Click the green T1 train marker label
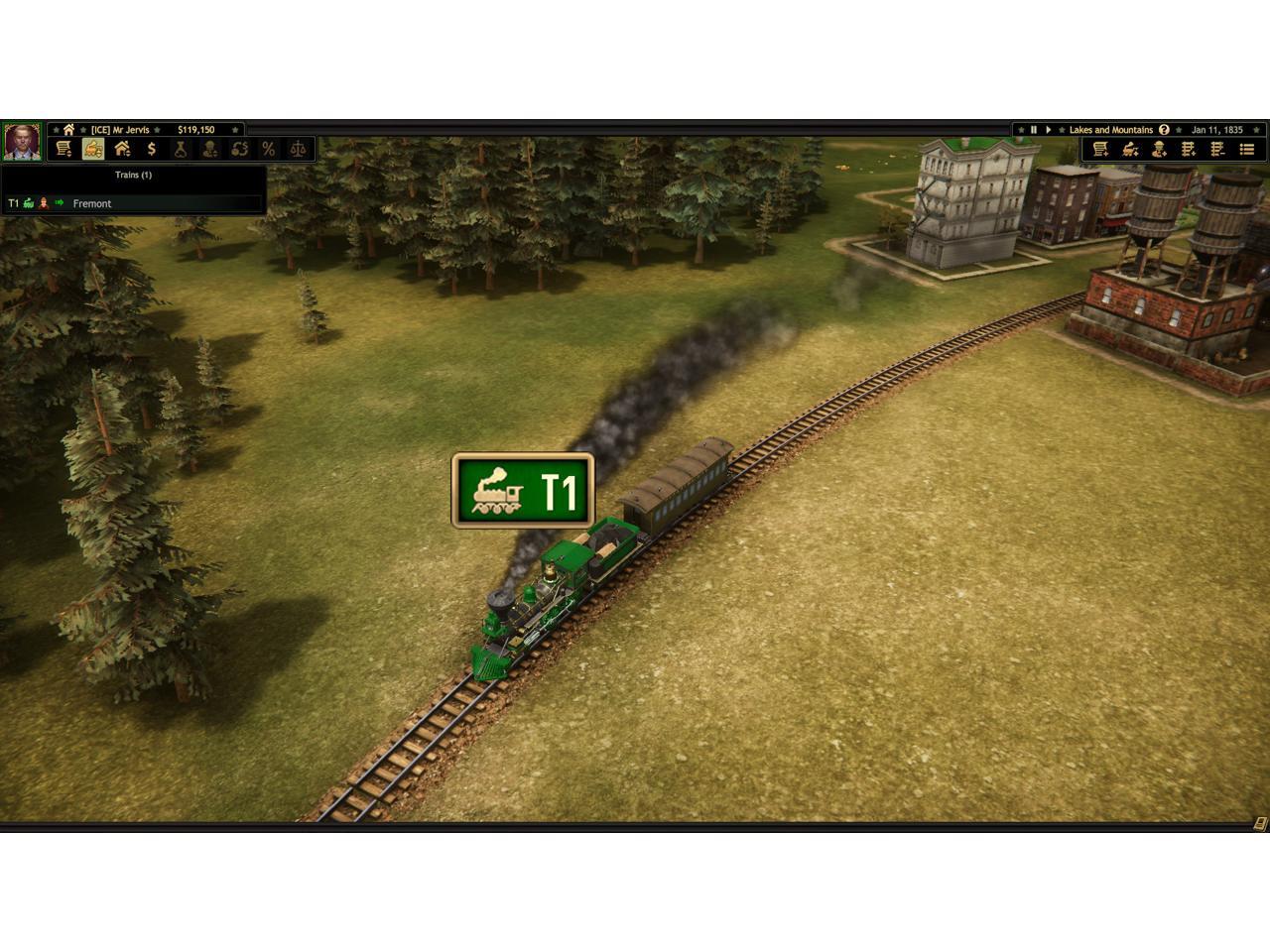Image resolution: width=1270 pixels, height=952 pixels. tap(523, 491)
